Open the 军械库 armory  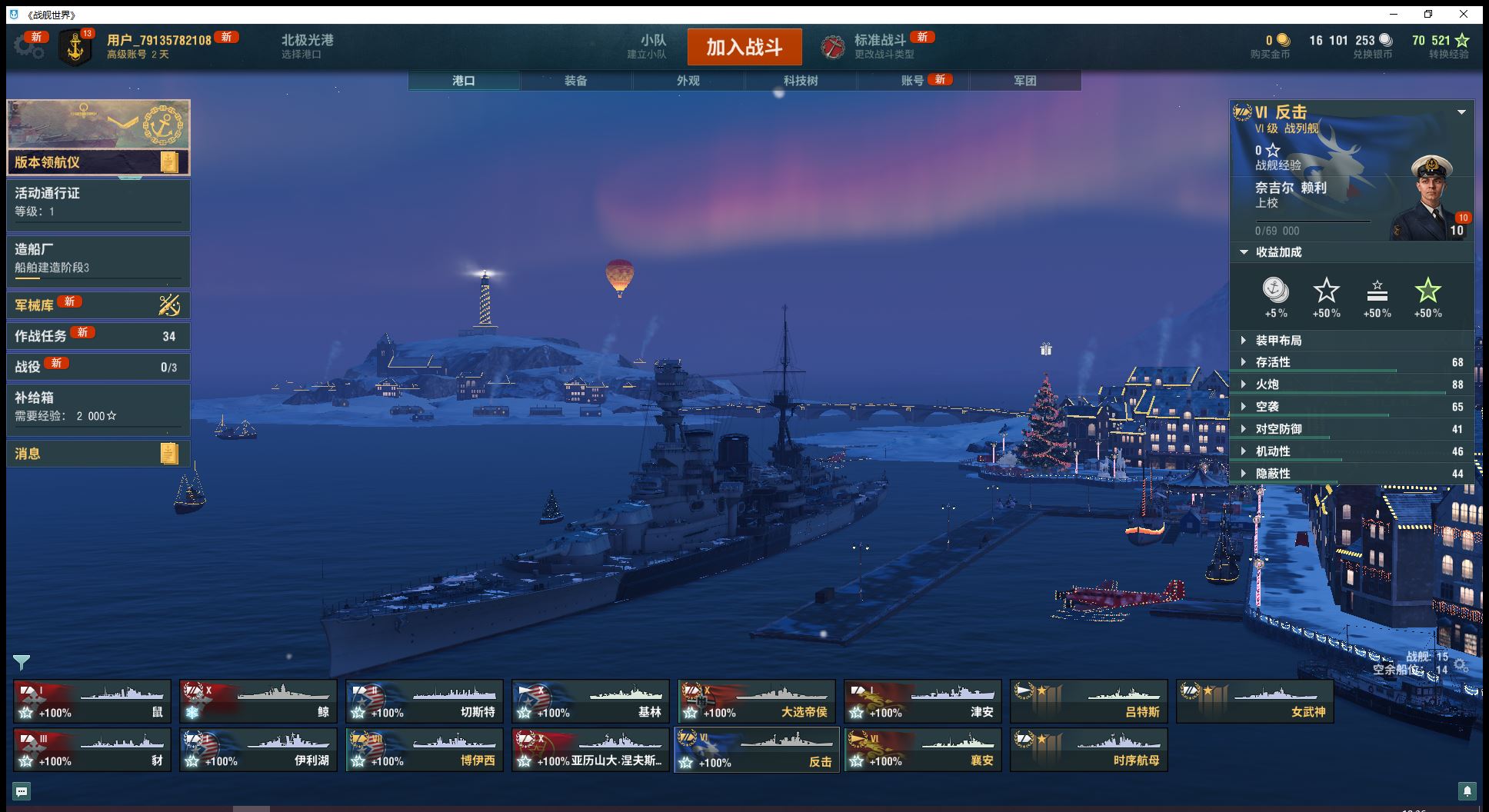98,305
